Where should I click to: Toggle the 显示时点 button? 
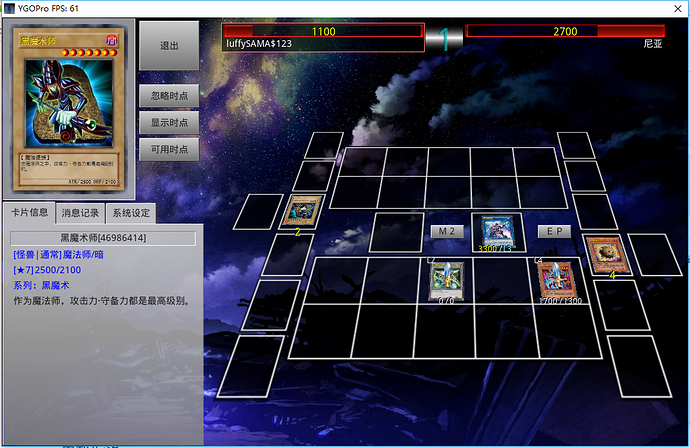tap(169, 123)
